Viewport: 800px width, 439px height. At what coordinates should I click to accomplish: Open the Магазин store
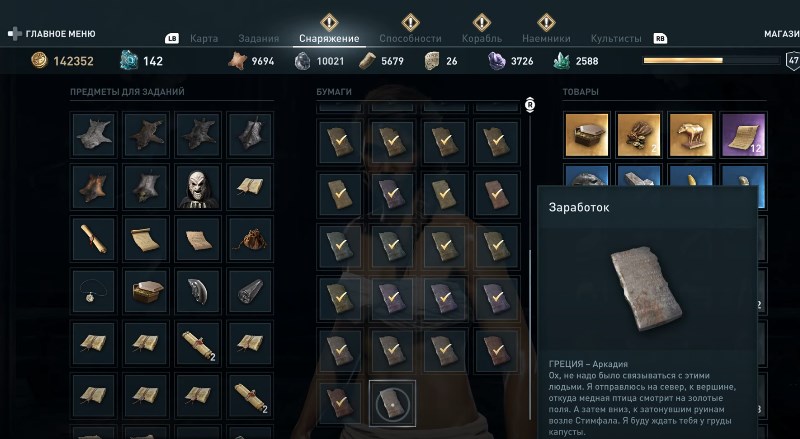[x=781, y=33]
